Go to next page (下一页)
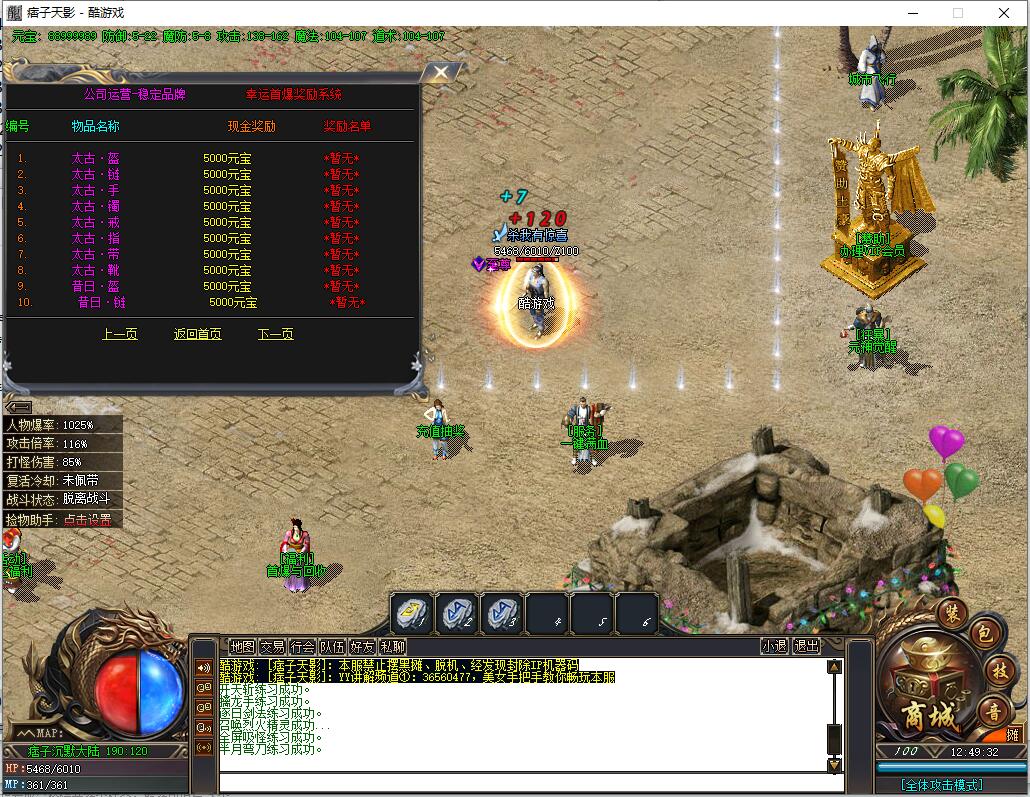1030x797 pixels. 275,334
